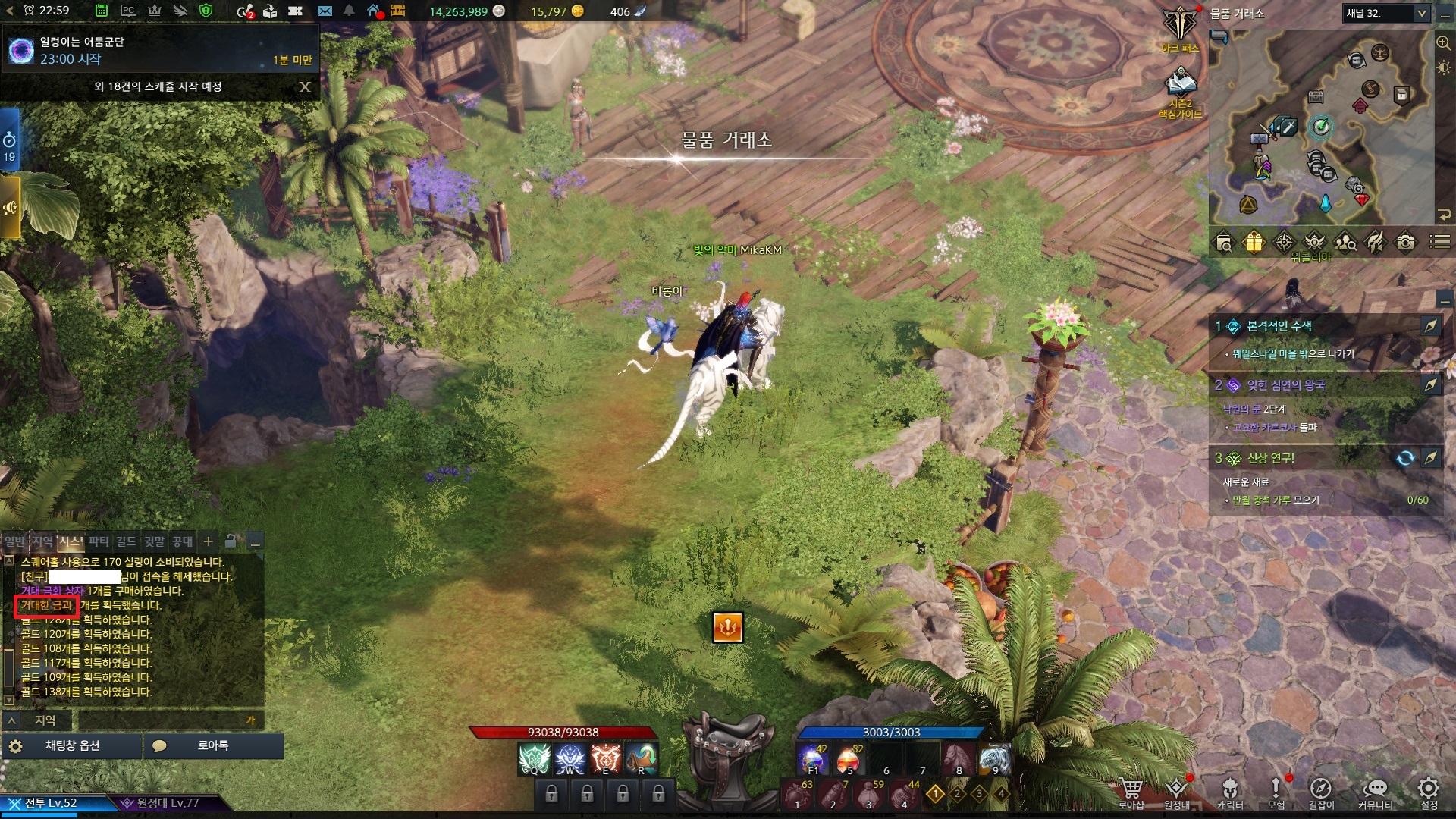Switch to the 길드 chat tab

126,541
